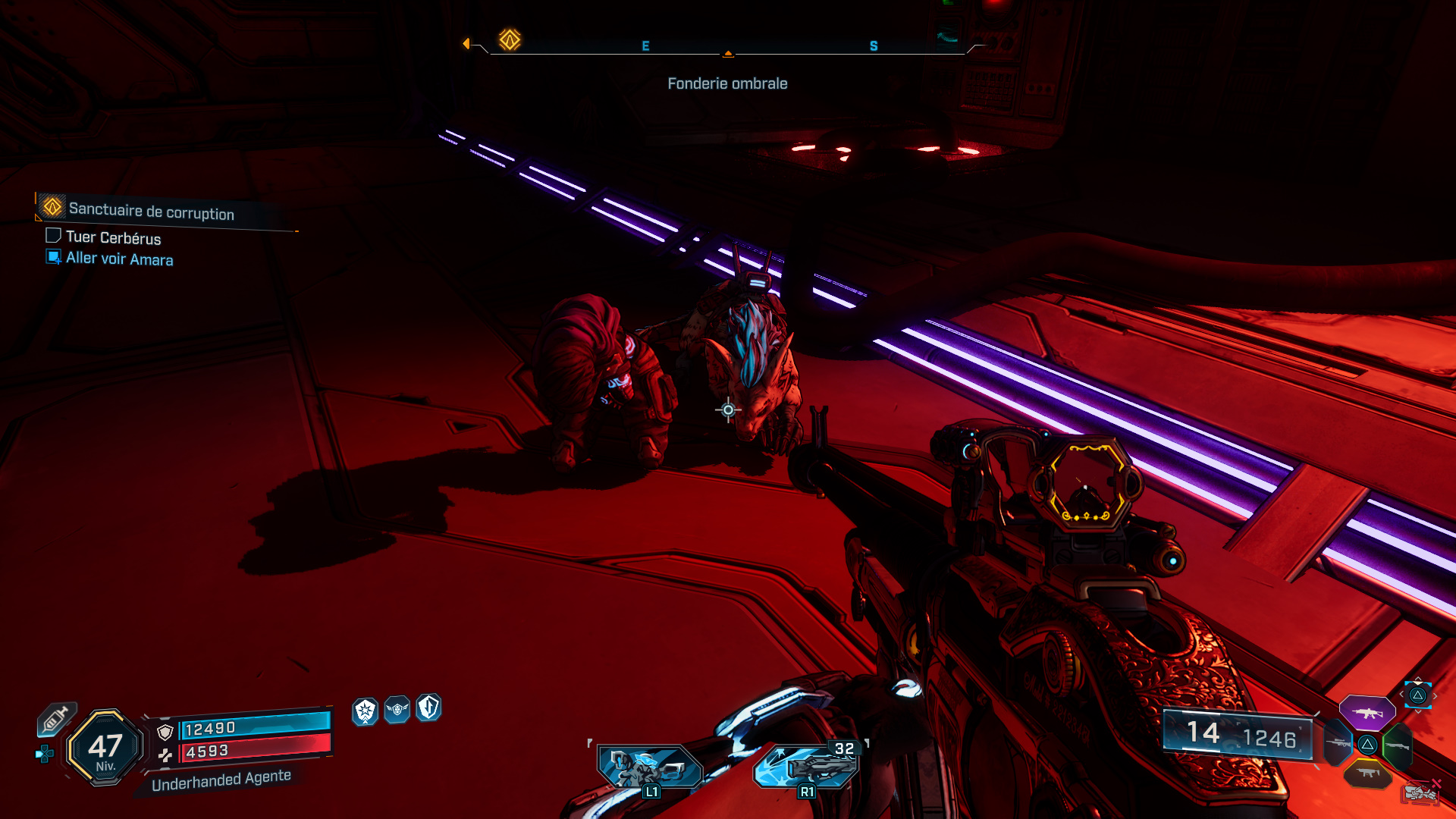Select the starburst shield buff icon
This screenshot has height=819, width=1456.
click(x=366, y=711)
